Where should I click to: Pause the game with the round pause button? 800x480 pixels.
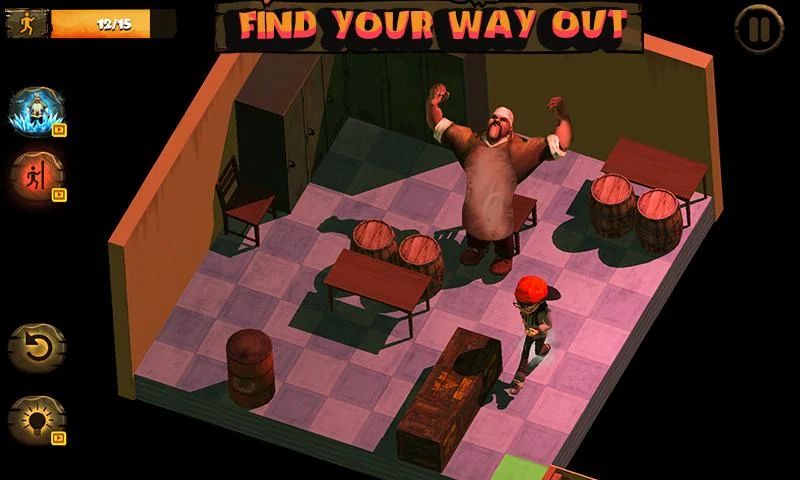[759, 29]
